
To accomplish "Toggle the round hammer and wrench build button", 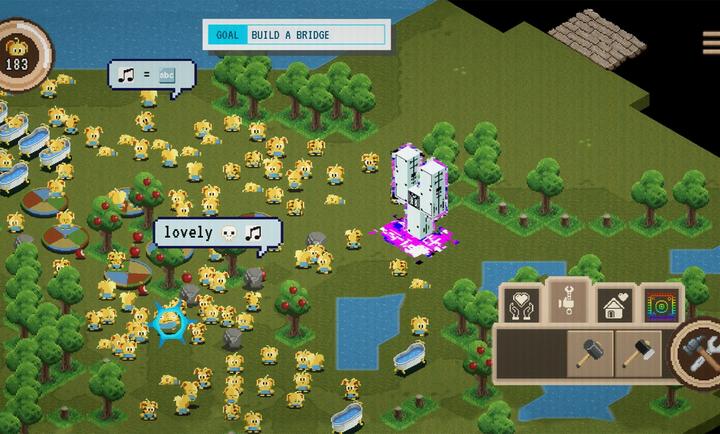I will pos(698,352).
